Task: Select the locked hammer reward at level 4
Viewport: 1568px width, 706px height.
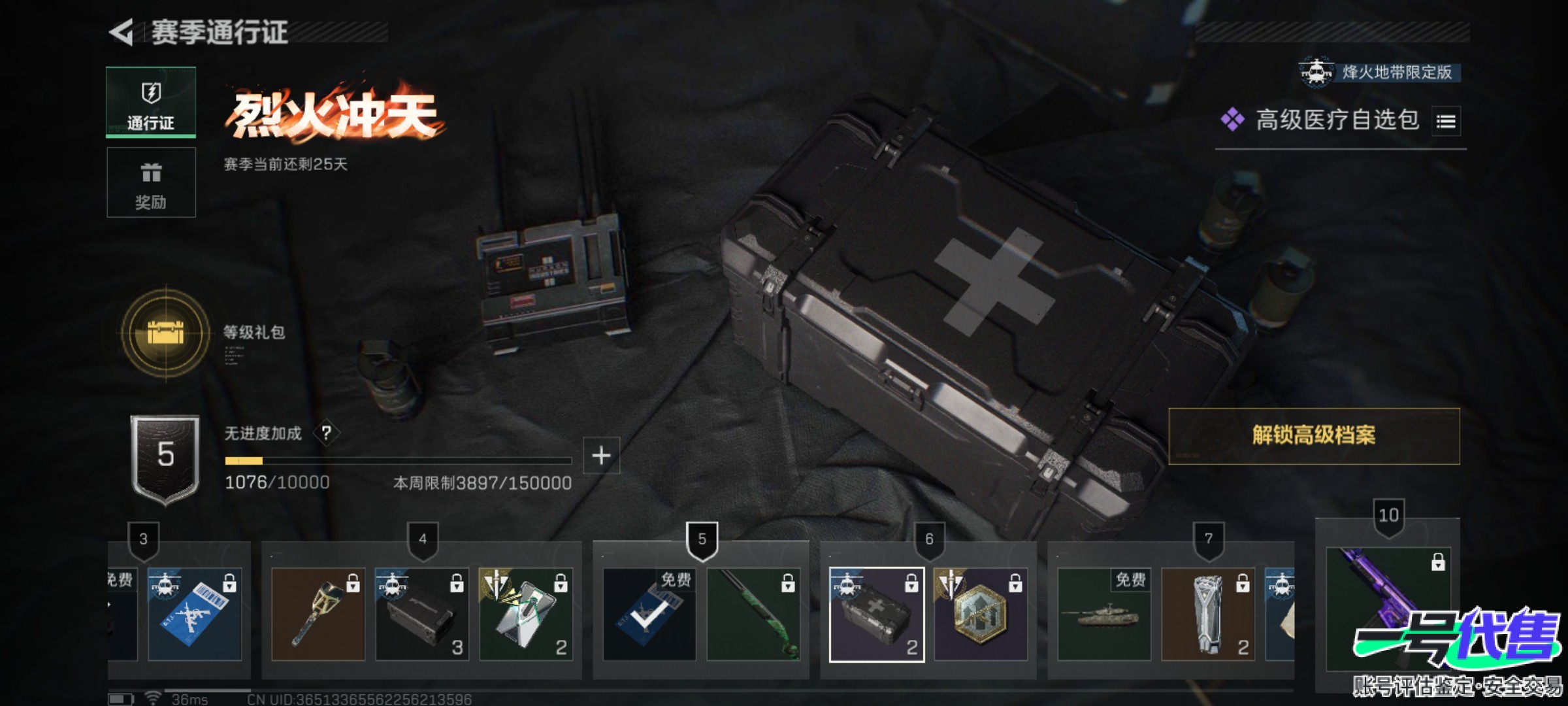Action: pyautogui.click(x=318, y=614)
